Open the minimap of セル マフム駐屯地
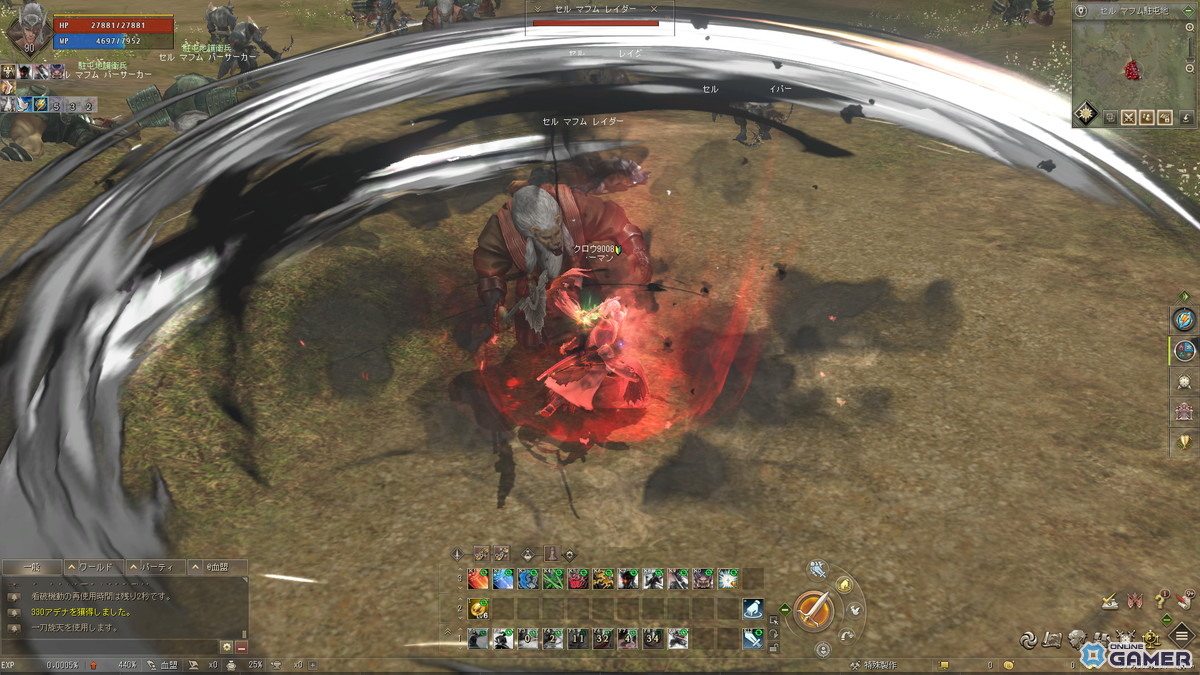 point(1132,66)
